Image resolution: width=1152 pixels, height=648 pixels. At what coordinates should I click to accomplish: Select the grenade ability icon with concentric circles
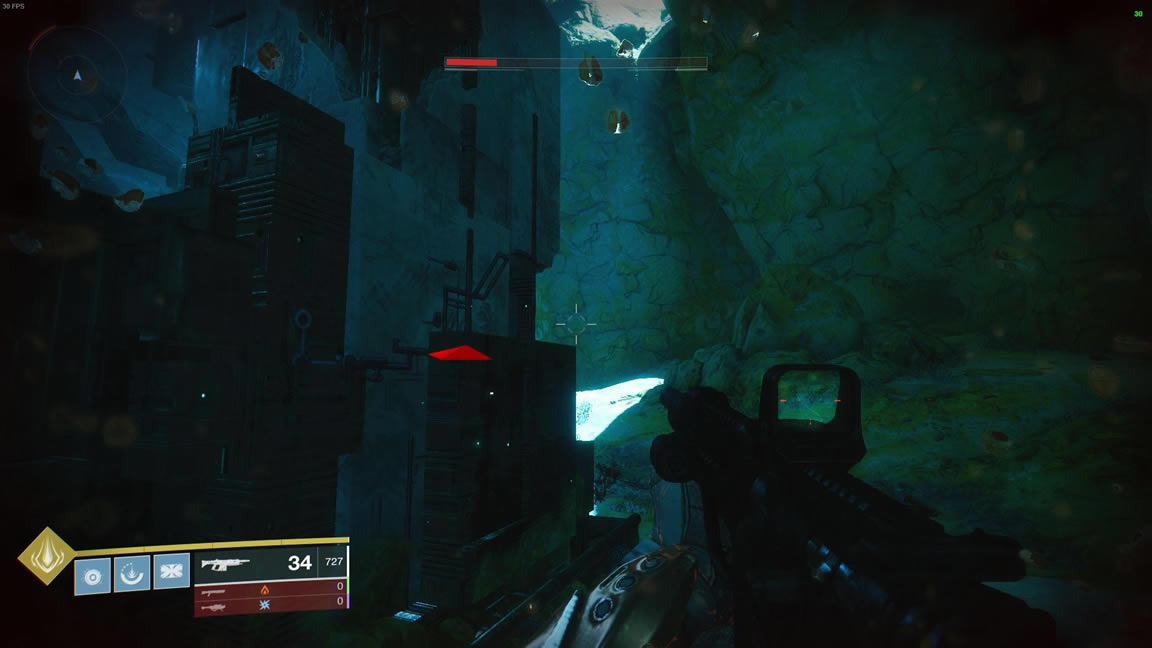tap(92, 575)
